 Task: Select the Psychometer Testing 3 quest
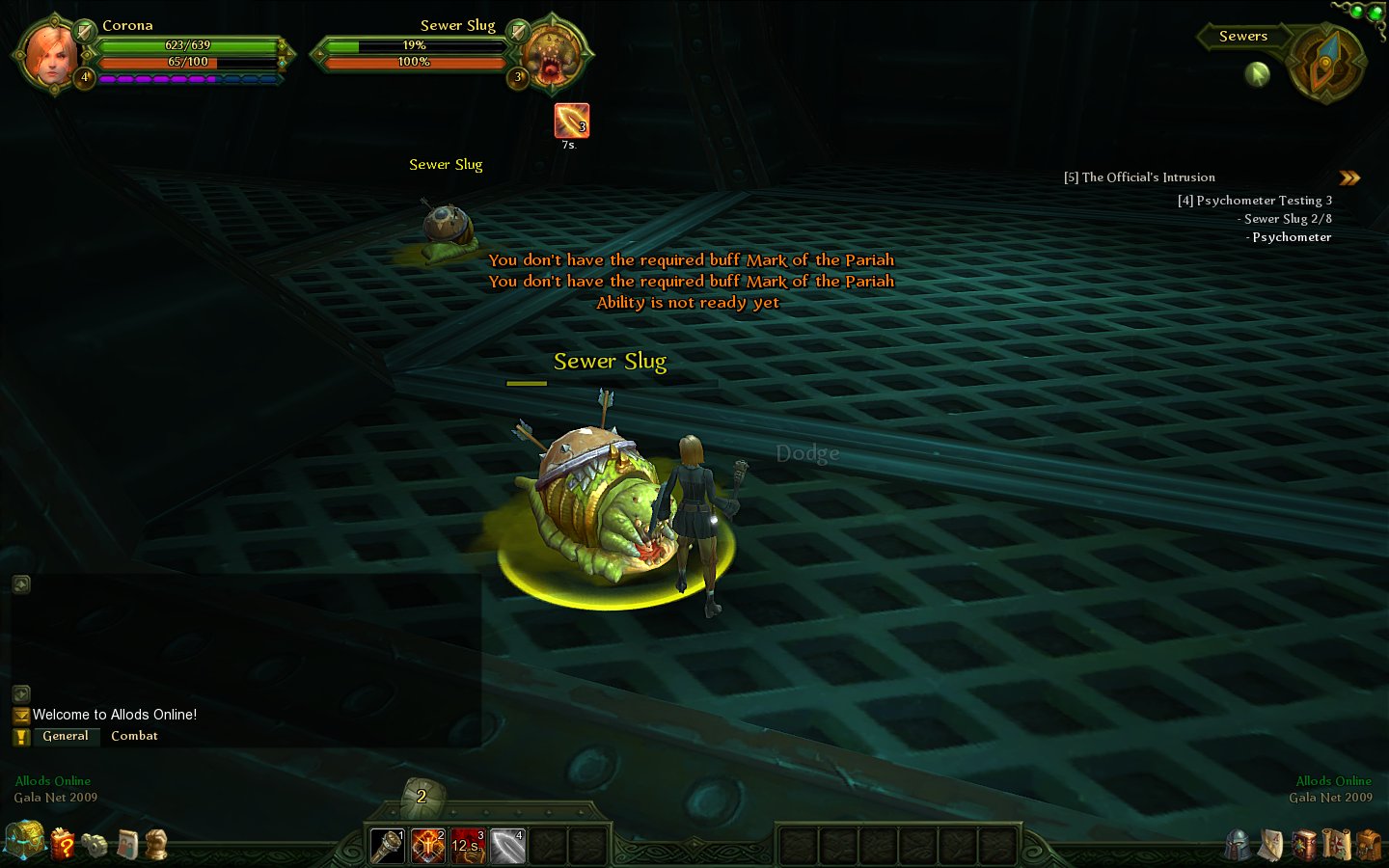[1254, 201]
